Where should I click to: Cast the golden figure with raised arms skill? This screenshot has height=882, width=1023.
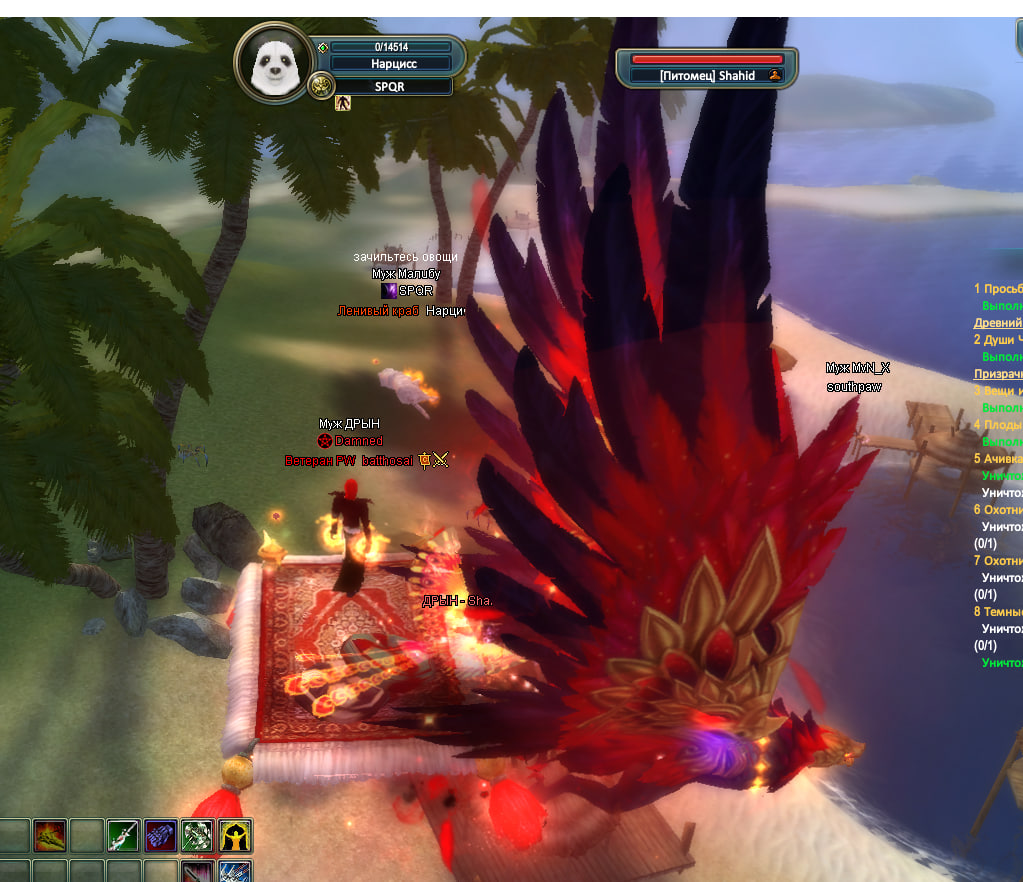[235, 835]
